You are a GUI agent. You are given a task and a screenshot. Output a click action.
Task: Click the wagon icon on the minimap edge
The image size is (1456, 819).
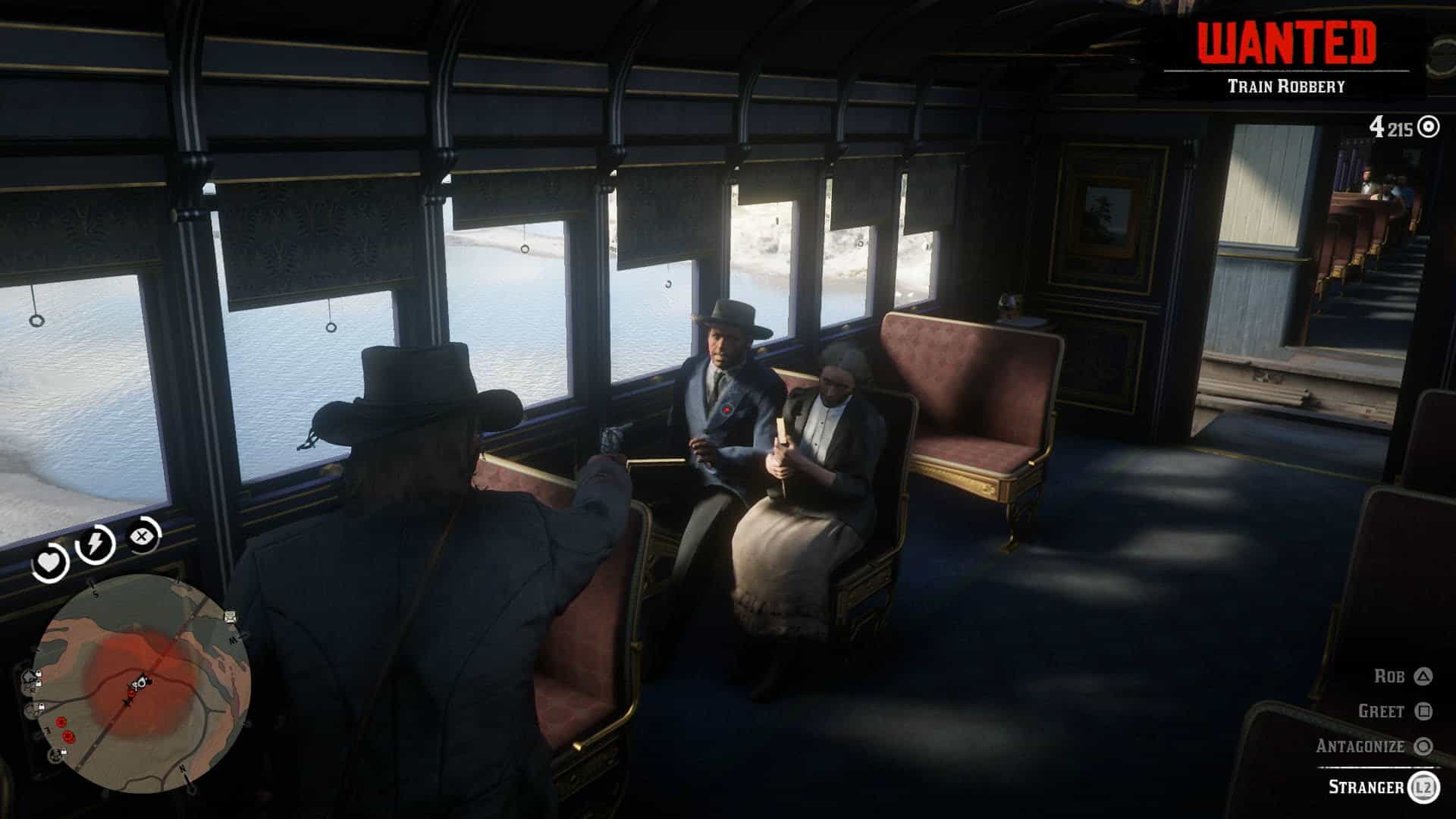coord(230,616)
